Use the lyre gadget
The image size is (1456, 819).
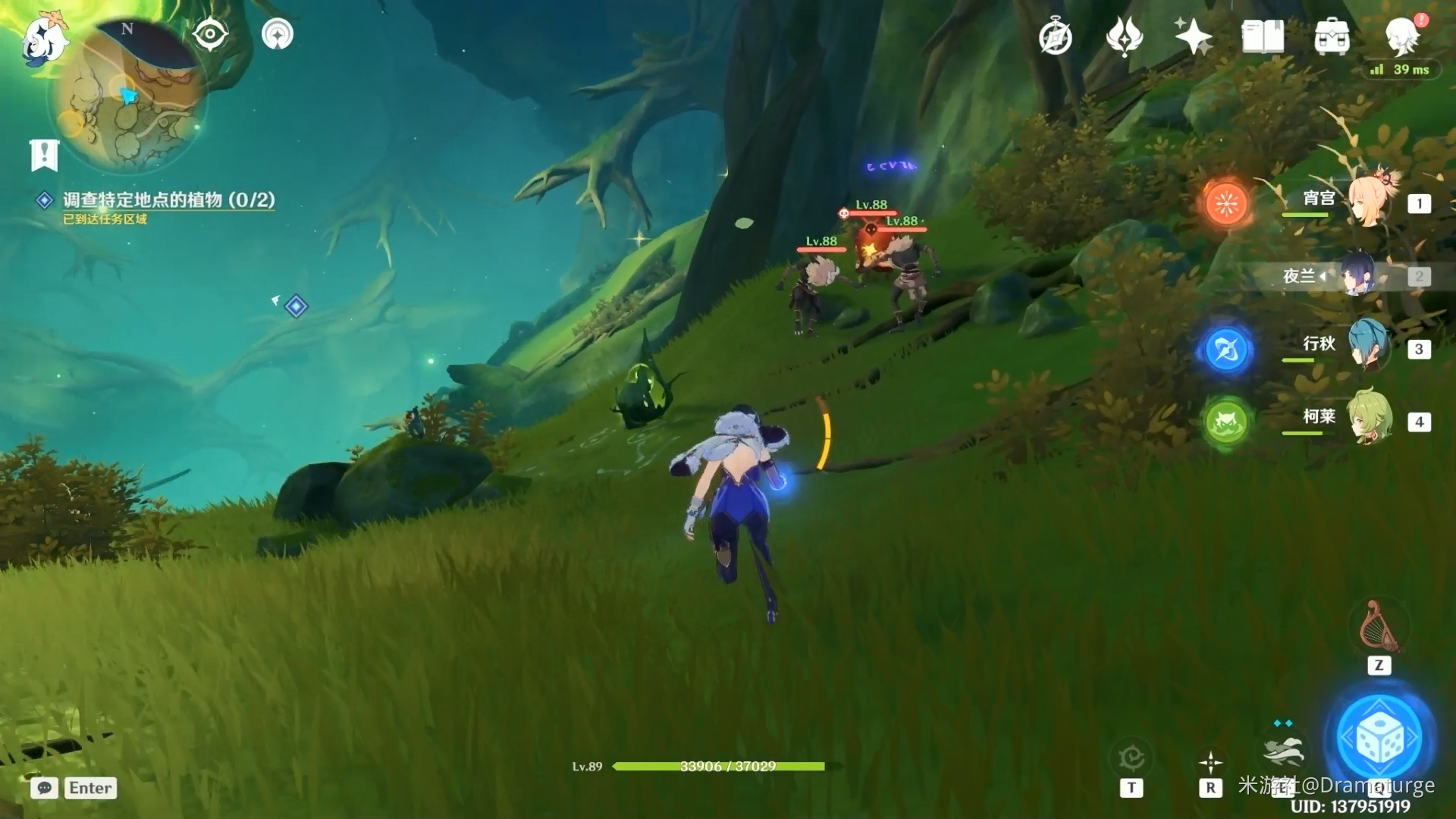[x=1378, y=628]
